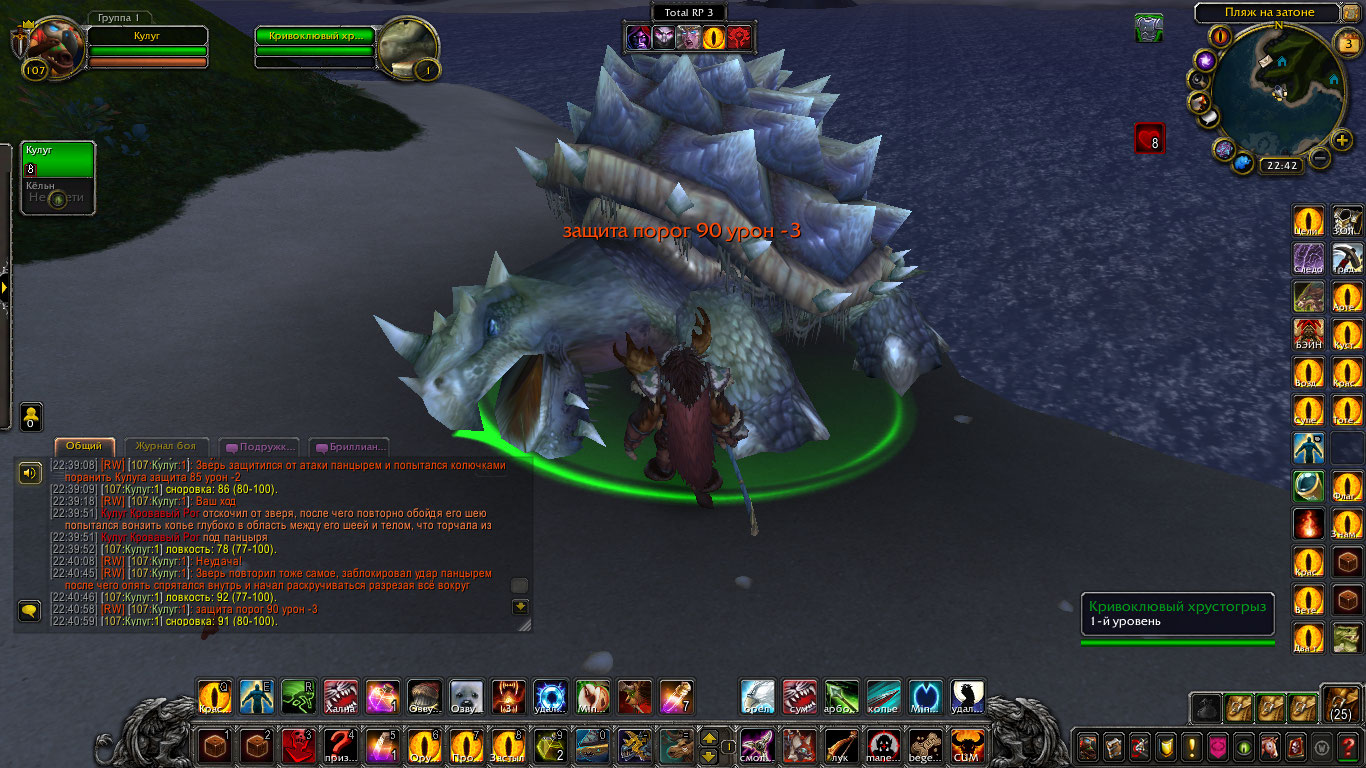Click the minimap clock showing 22:42
Screen dimensions: 1366x768
(1280, 166)
